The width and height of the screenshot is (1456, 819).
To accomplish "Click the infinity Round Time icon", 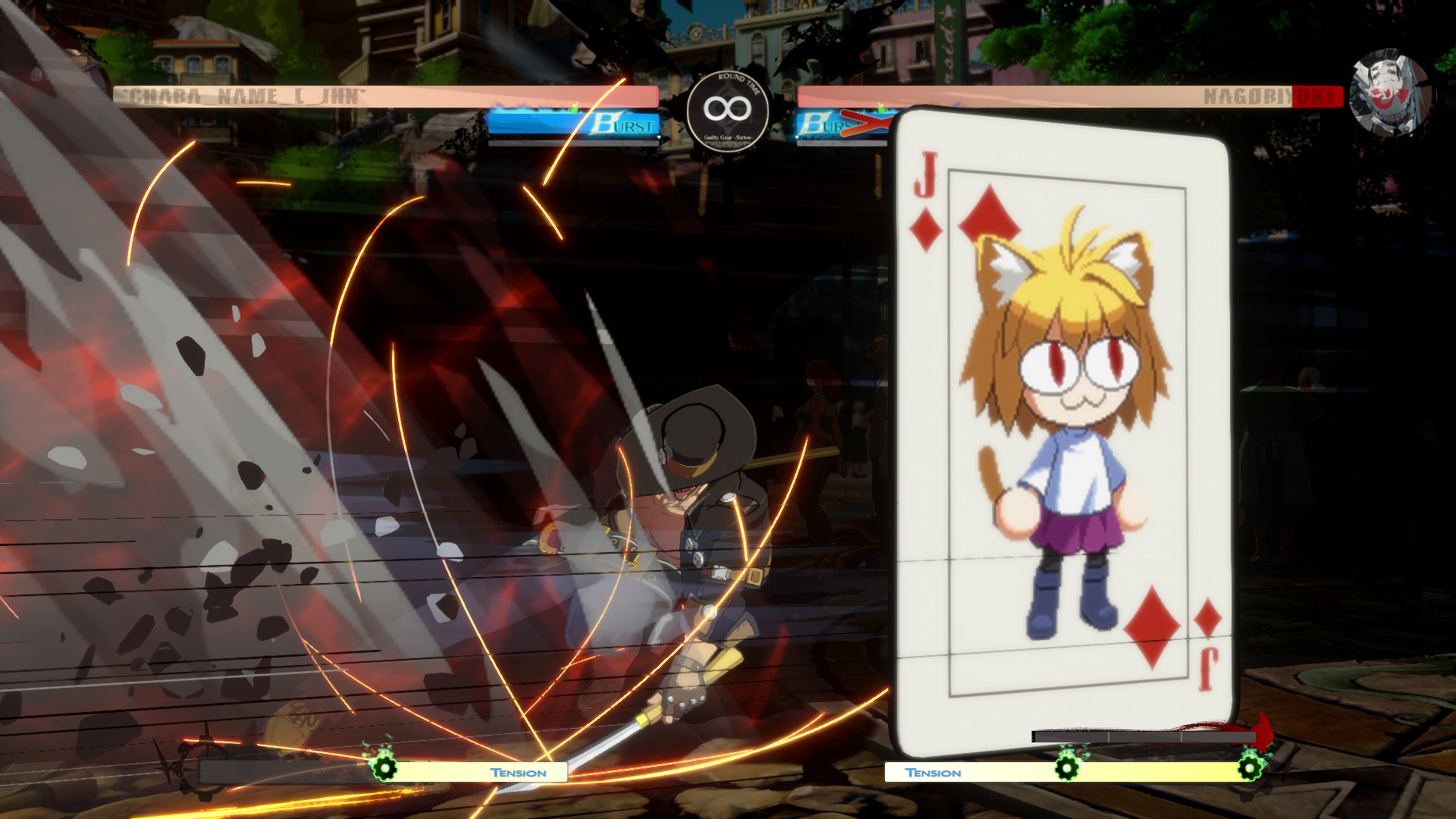I will (x=726, y=109).
